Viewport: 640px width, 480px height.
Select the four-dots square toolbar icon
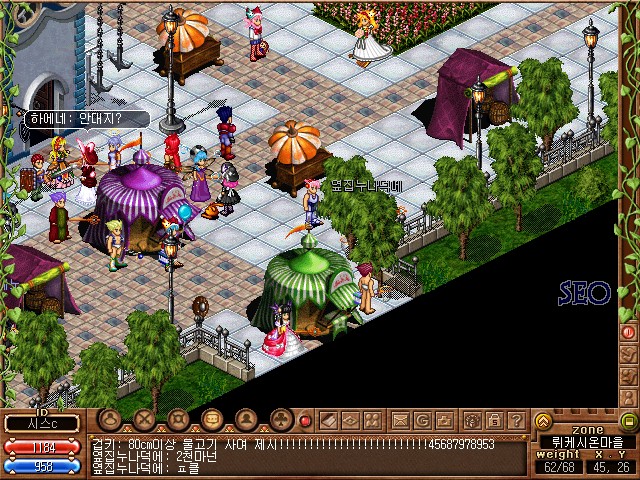coord(372,420)
